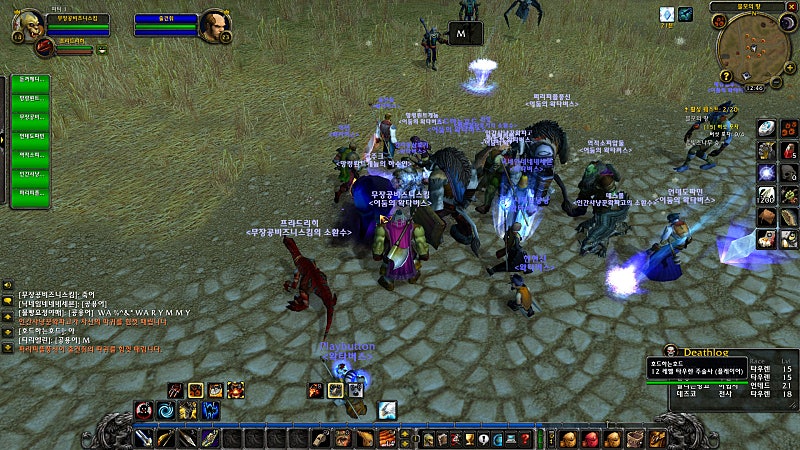The width and height of the screenshot is (800, 450).
Task: Open the Deathlog window header
Action: (x=708, y=352)
